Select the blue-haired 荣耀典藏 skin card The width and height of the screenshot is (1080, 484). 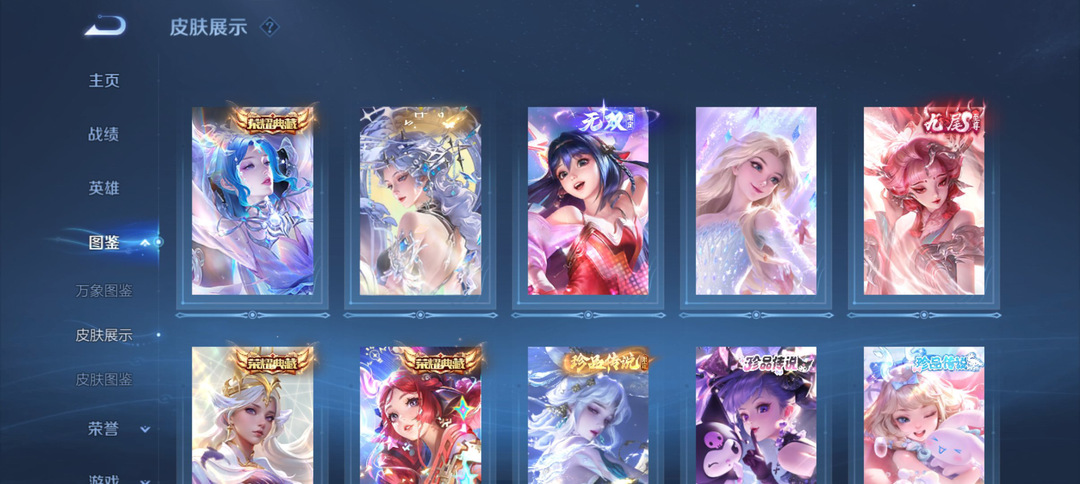pos(252,201)
